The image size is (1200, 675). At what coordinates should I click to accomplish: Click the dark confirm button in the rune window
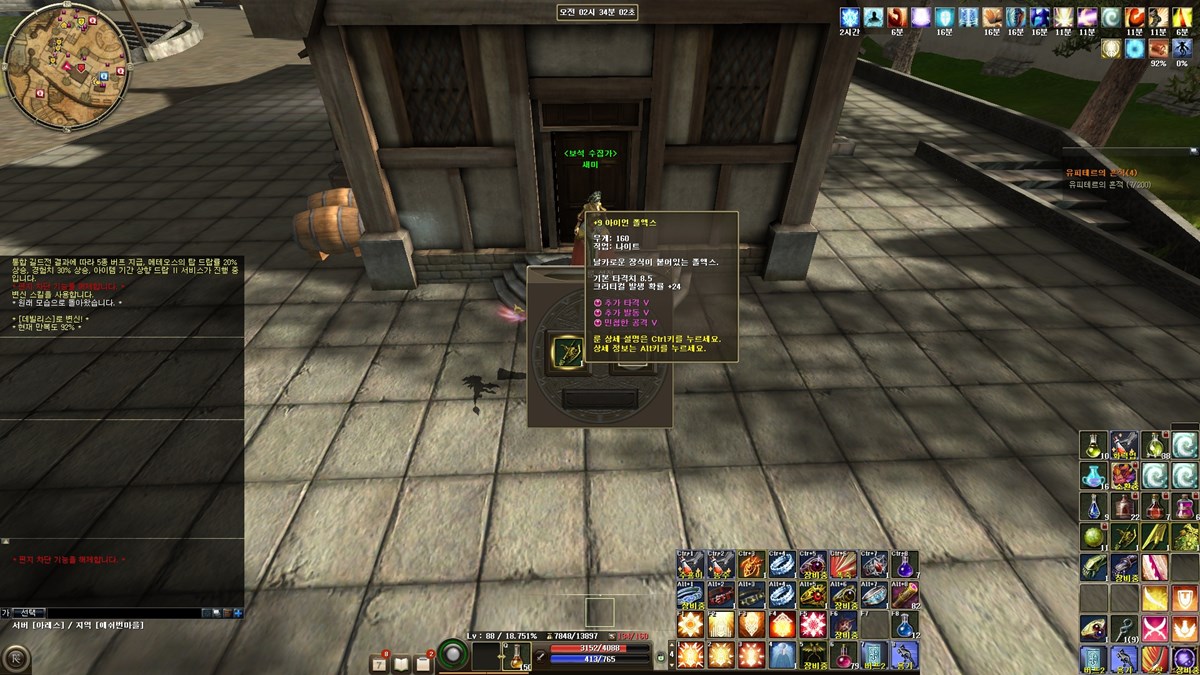[x=599, y=400]
